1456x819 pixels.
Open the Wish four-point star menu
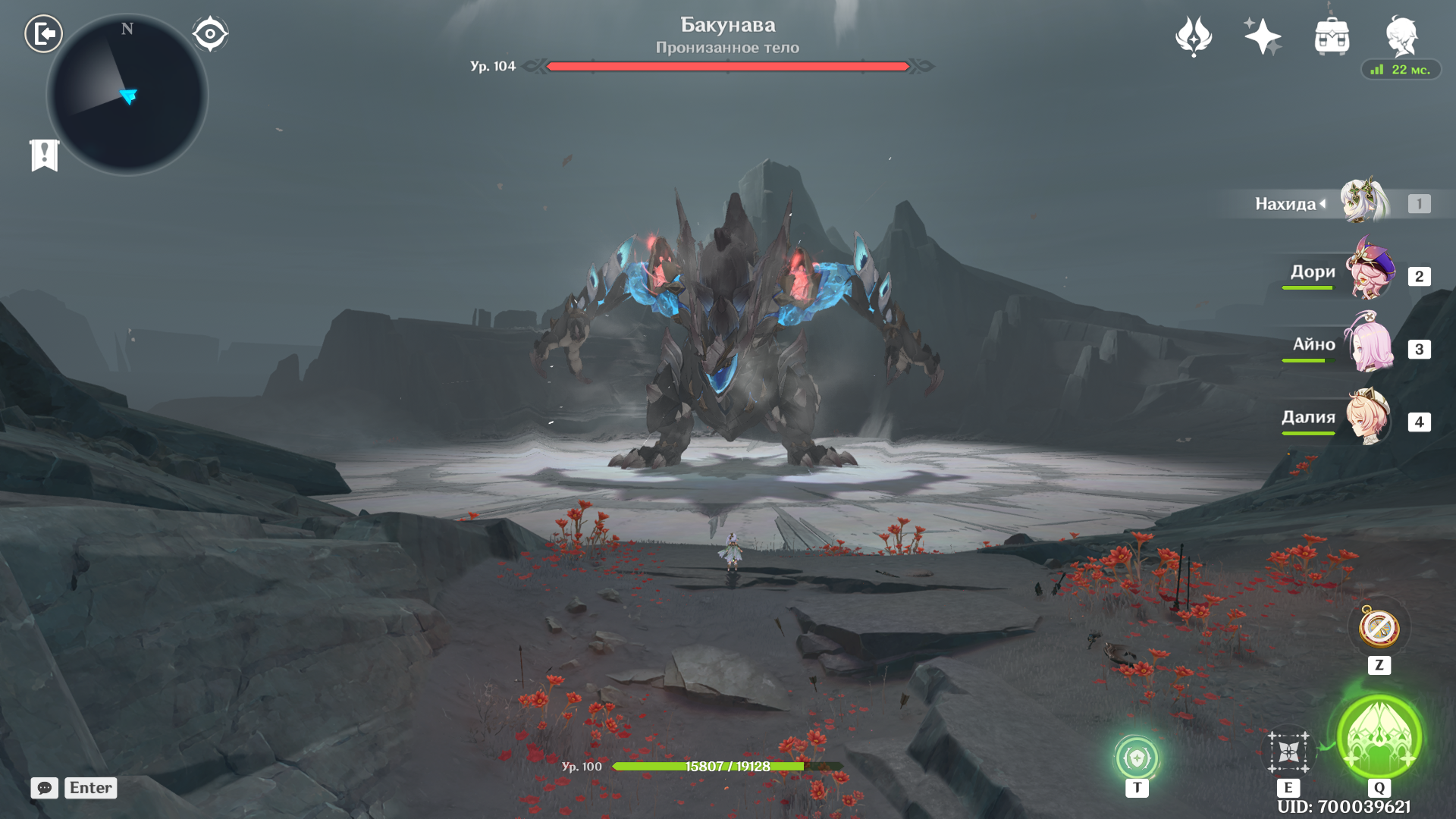(x=1263, y=36)
